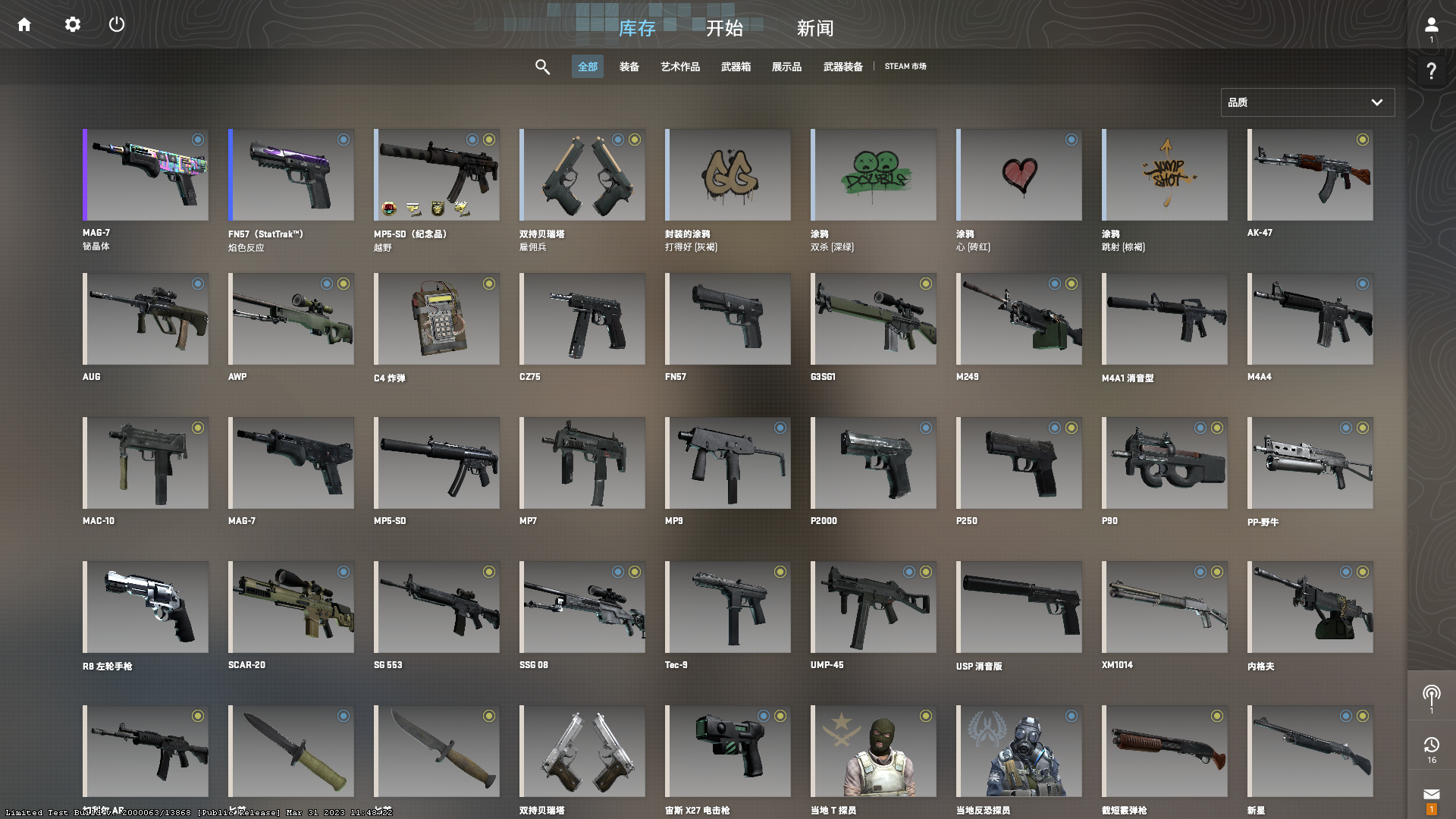Select the 艺术作品 filter button
The width and height of the screenshot is (1456, 819).
tap(679, 67)
